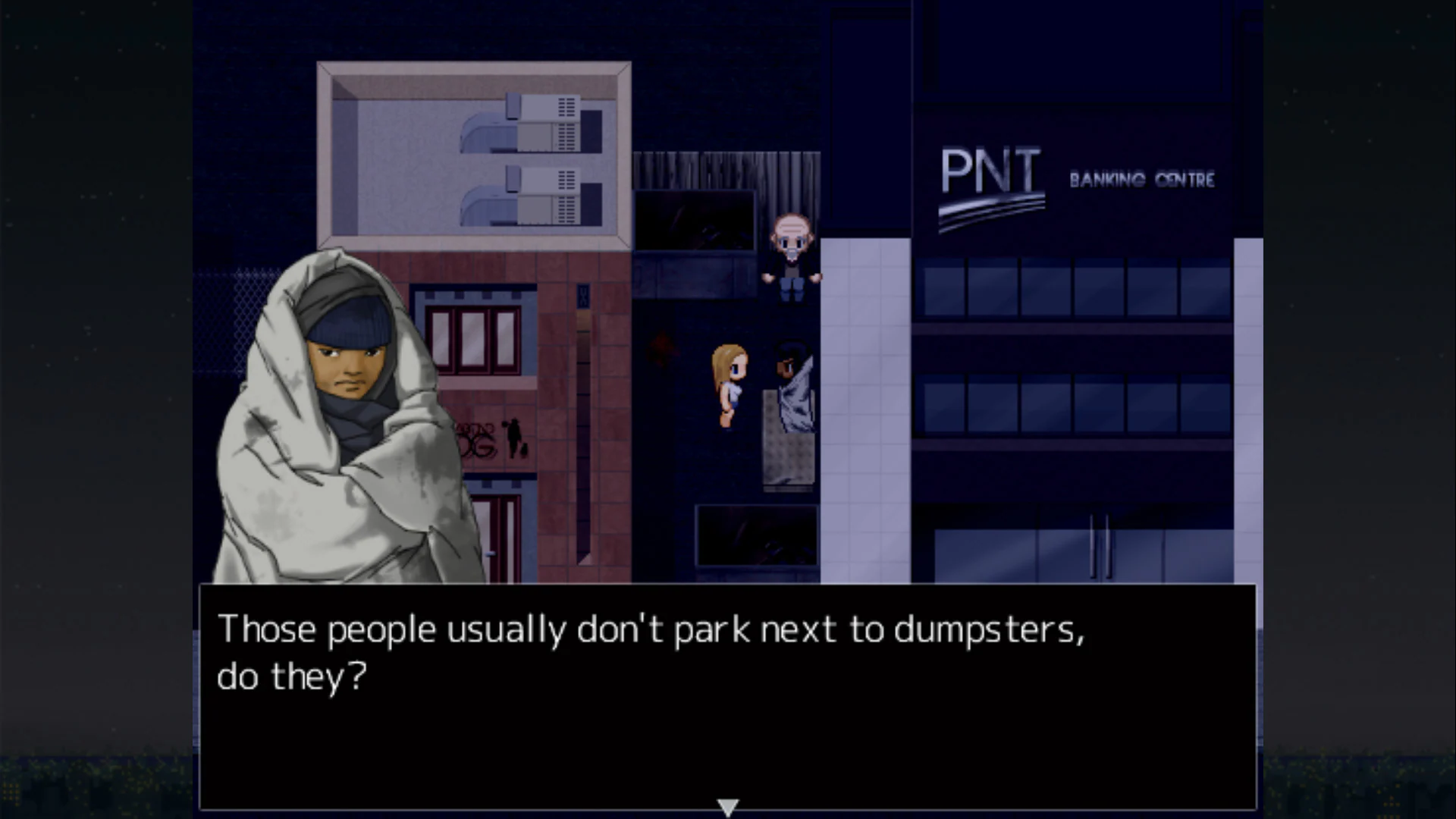Click the dialogue box text area
Screen dimensions: 1456x819
pos(652,652)
